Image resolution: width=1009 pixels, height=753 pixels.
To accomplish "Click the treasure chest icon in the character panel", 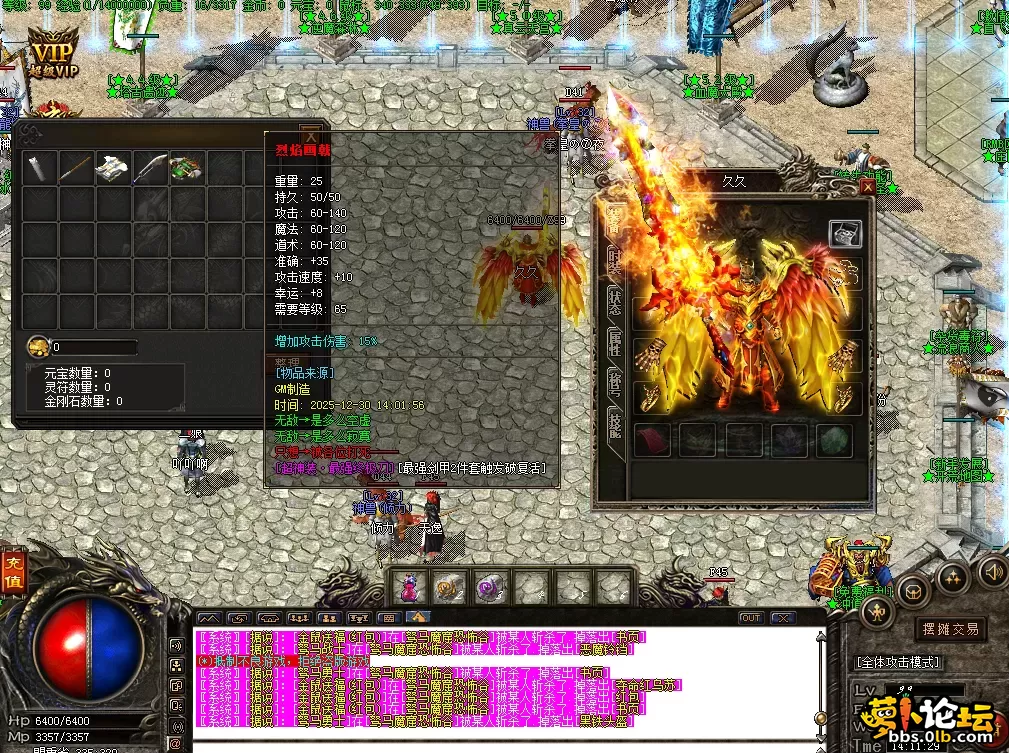I will coord(845,233).
